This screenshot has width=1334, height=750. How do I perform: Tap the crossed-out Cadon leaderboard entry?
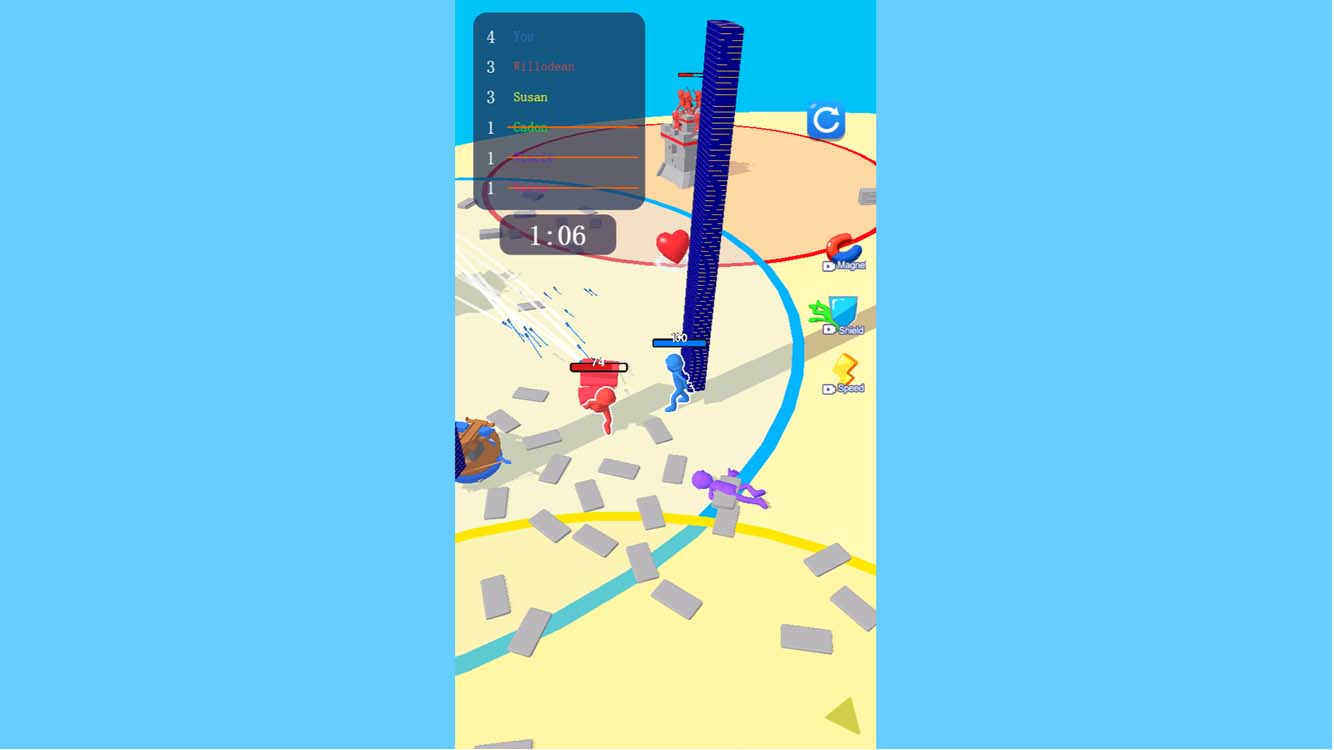(530, 127)
